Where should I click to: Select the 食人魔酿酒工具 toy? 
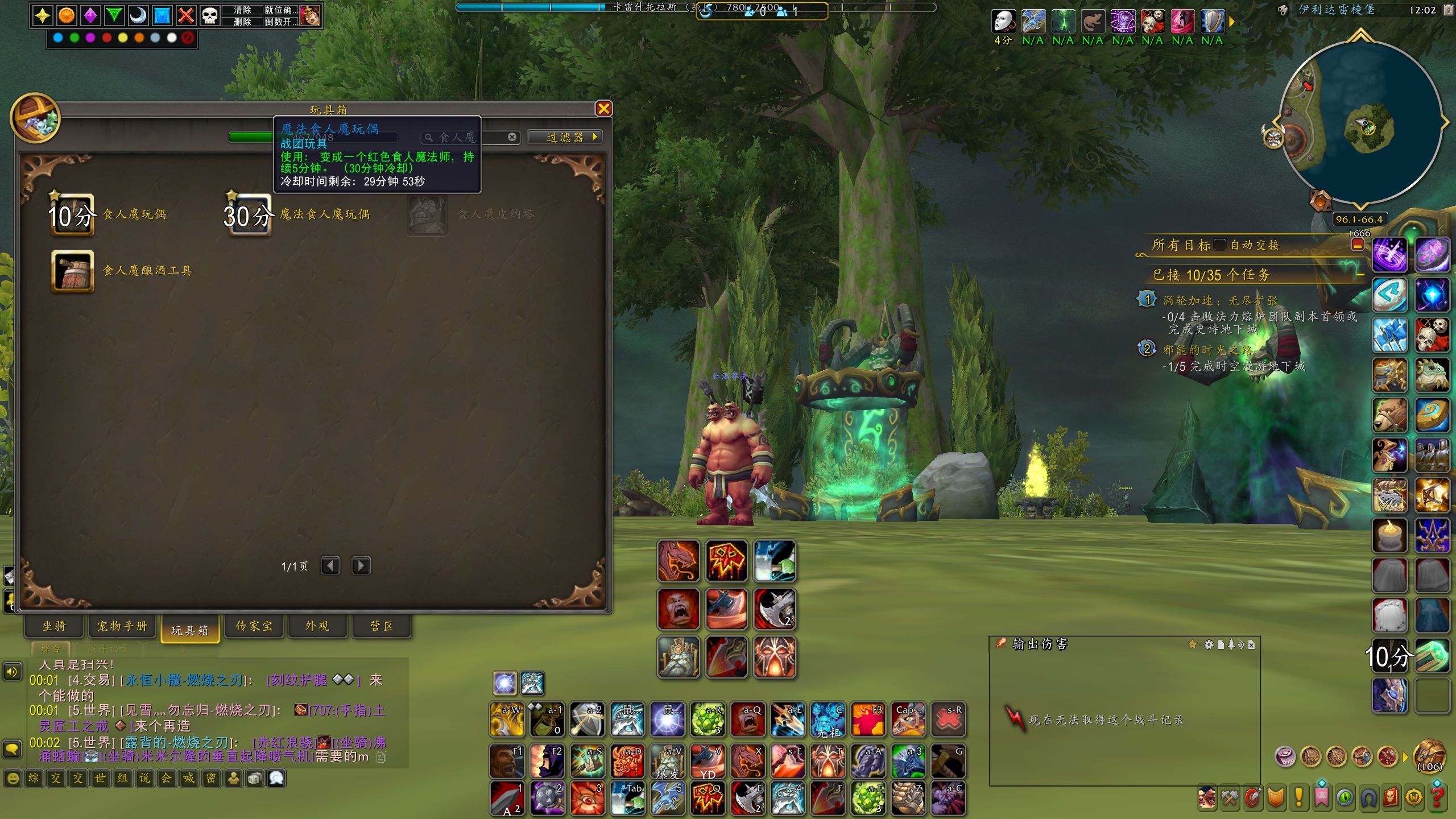(72, 271)
